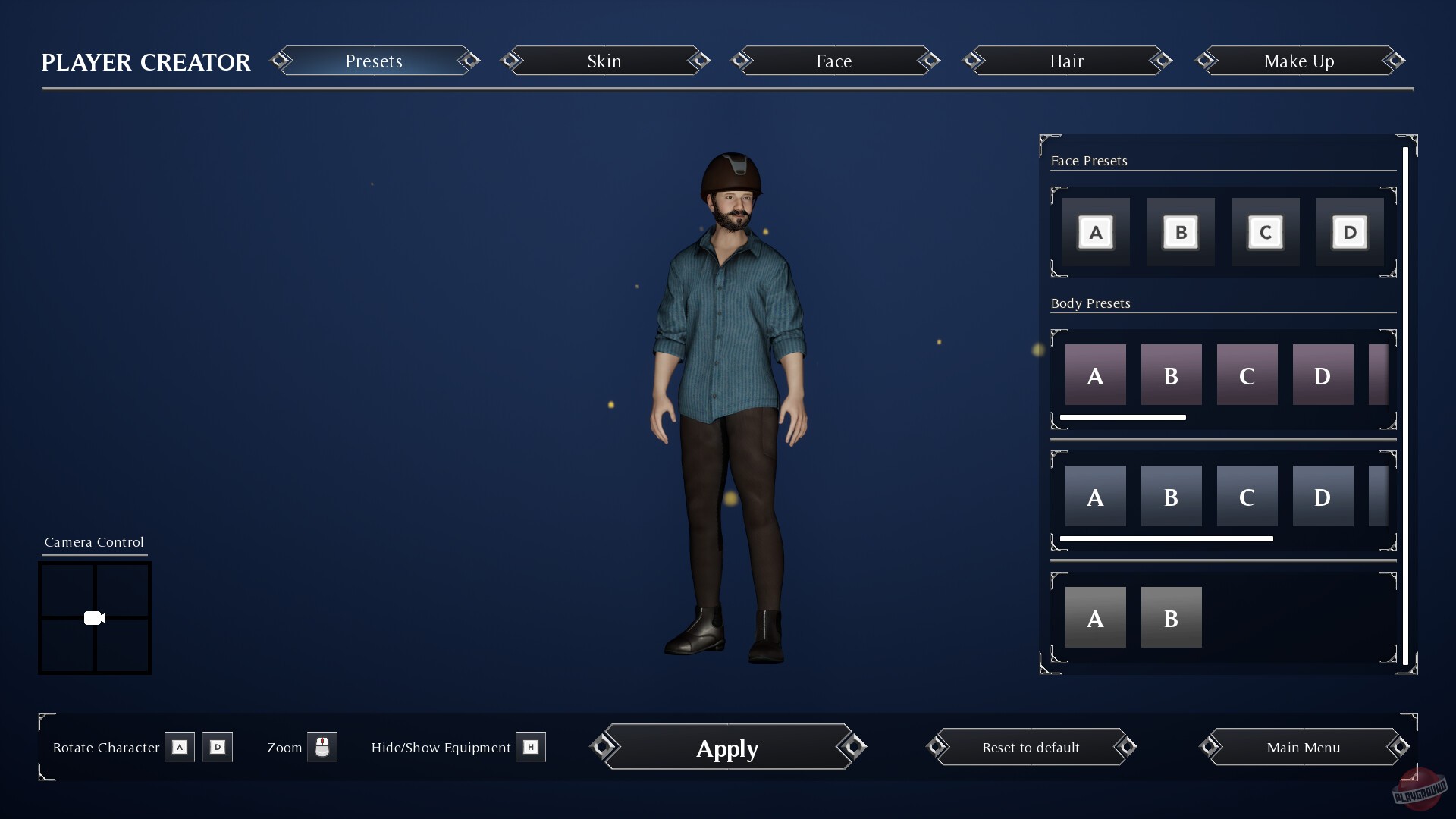Open the left arrow beside the Presets tab
Viewport: 1456px width, 819px height.
(x=281, y=61)
